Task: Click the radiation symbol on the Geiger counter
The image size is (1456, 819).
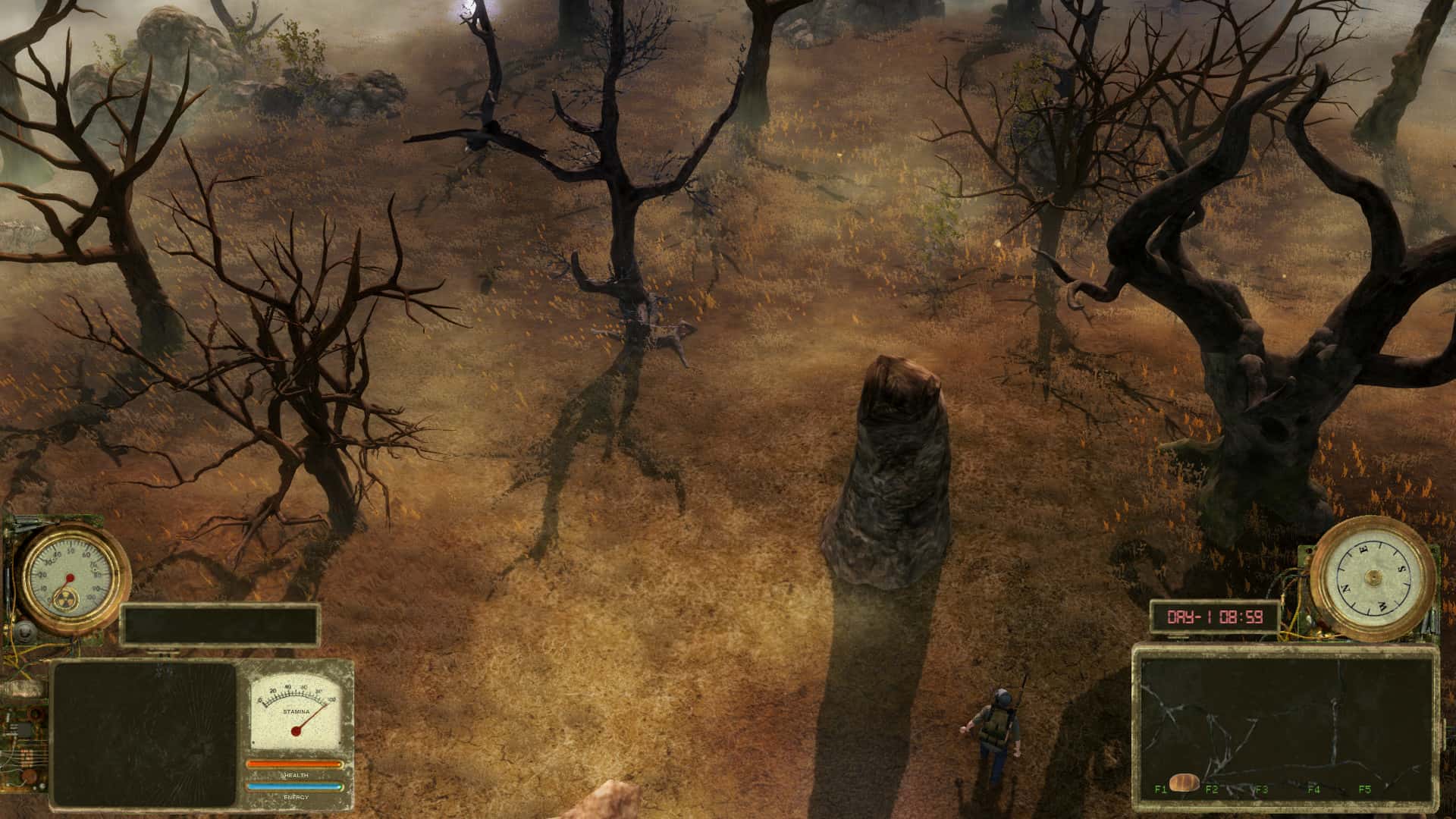Action: [x=67, y=599]
